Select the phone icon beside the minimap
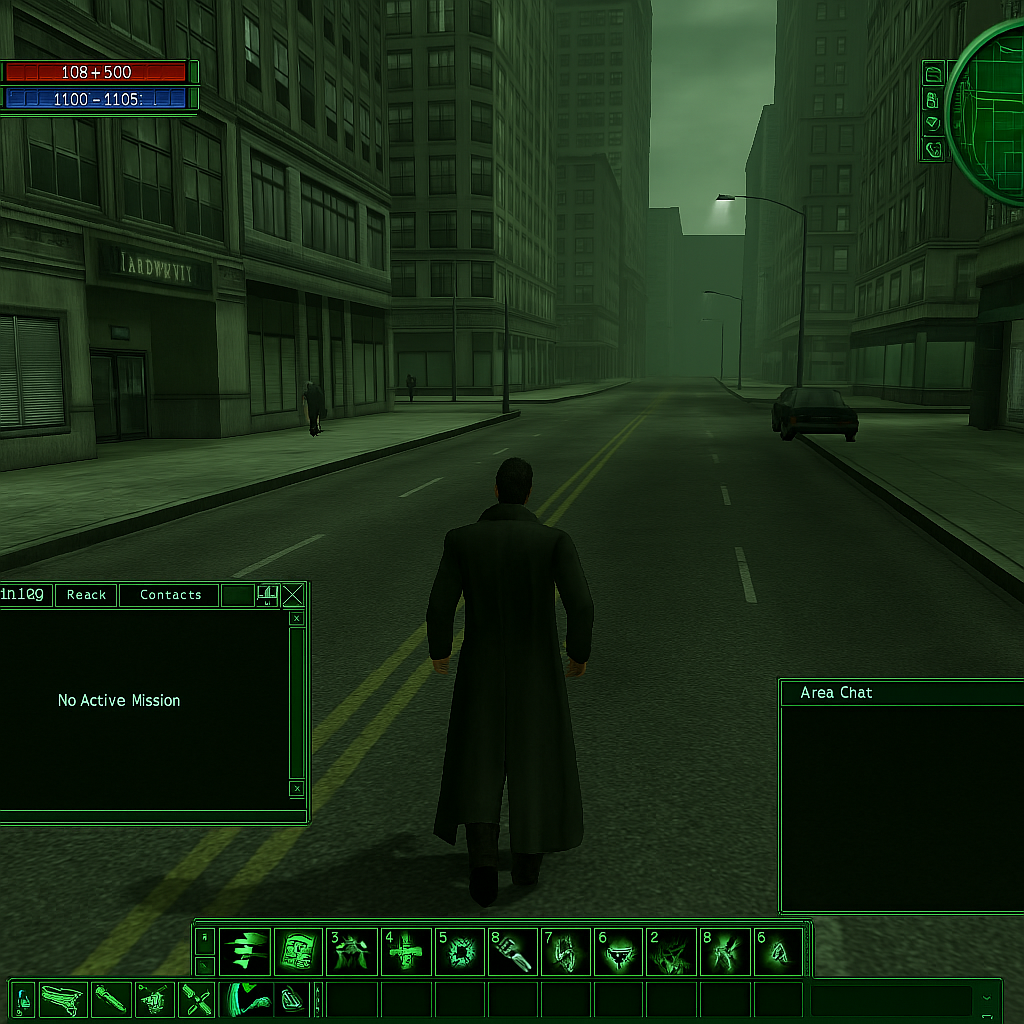The width and height of the screenshot is (1024, 1024). (x=933, y=150)
